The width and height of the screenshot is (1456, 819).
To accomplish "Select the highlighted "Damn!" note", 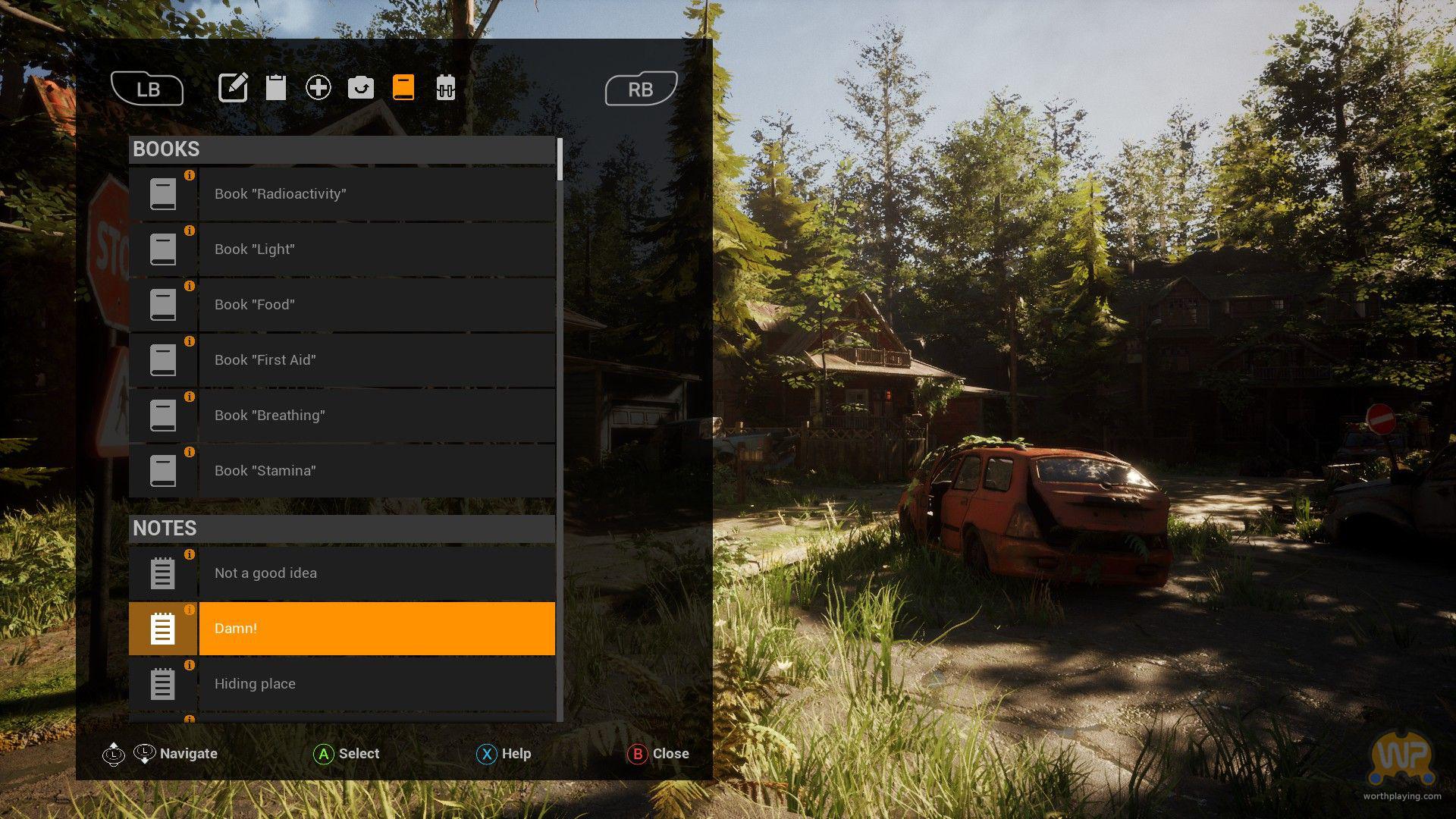I will (x=343, y=629).
